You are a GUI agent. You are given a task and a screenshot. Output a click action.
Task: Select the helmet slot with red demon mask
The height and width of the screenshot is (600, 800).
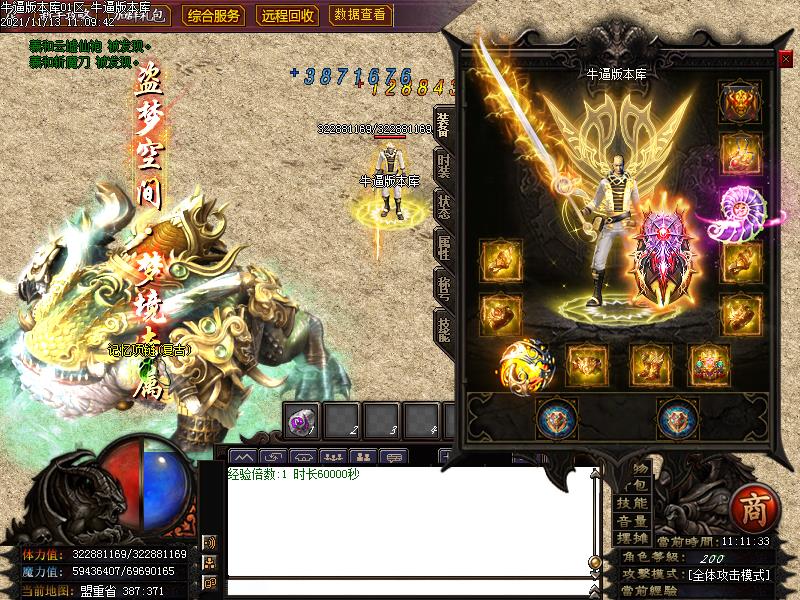(740, 101)
